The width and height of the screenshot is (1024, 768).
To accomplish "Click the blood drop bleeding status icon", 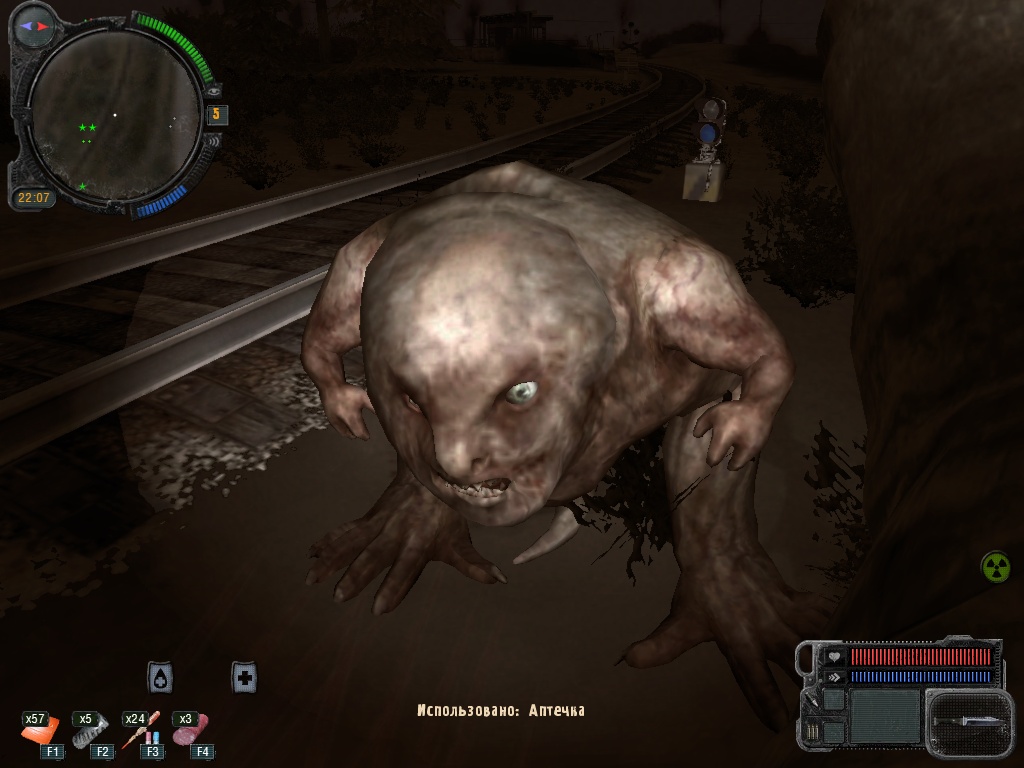I will [x=160, y=677].
